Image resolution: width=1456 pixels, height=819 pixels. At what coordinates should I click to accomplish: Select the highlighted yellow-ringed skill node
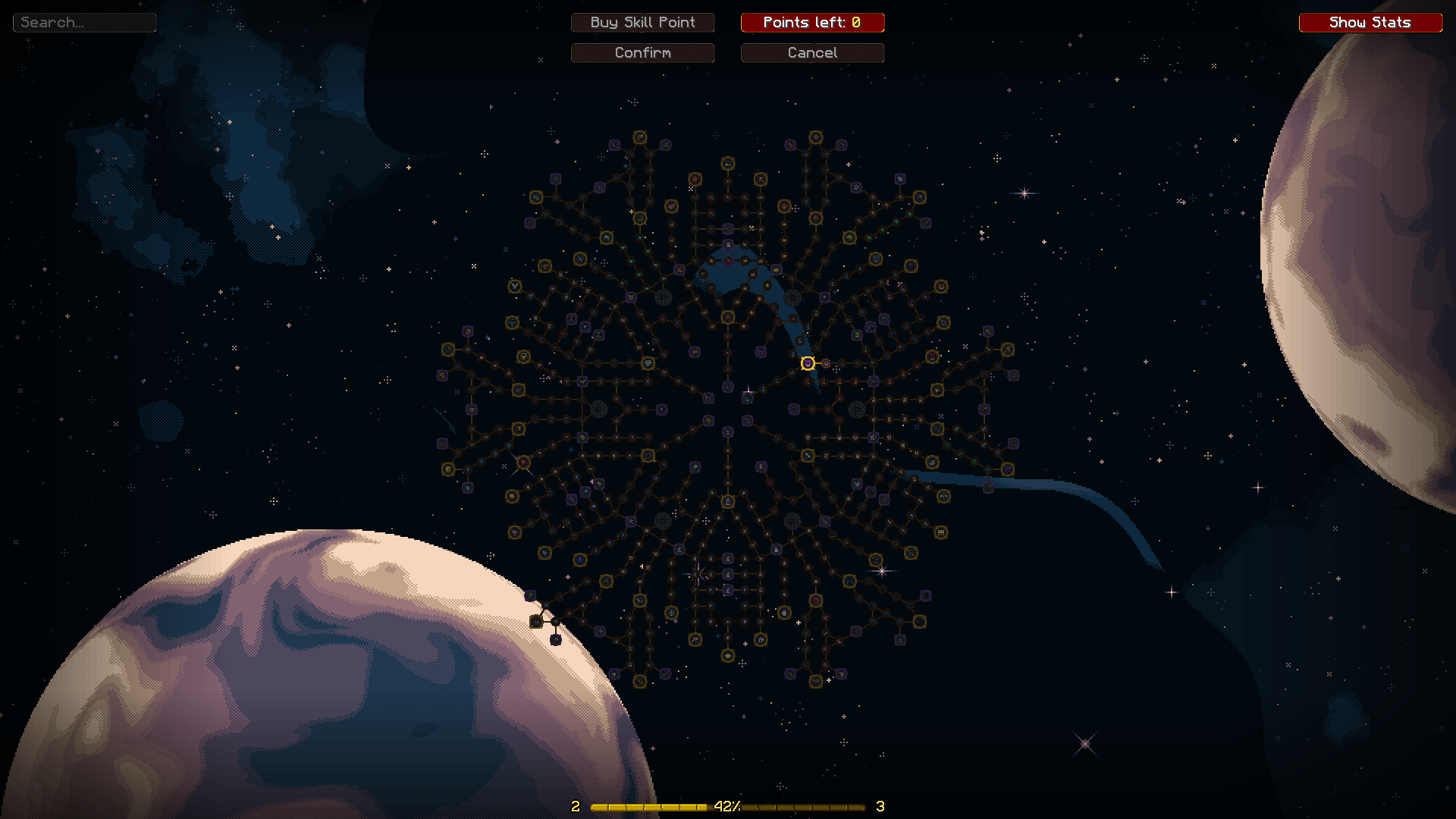808,363
